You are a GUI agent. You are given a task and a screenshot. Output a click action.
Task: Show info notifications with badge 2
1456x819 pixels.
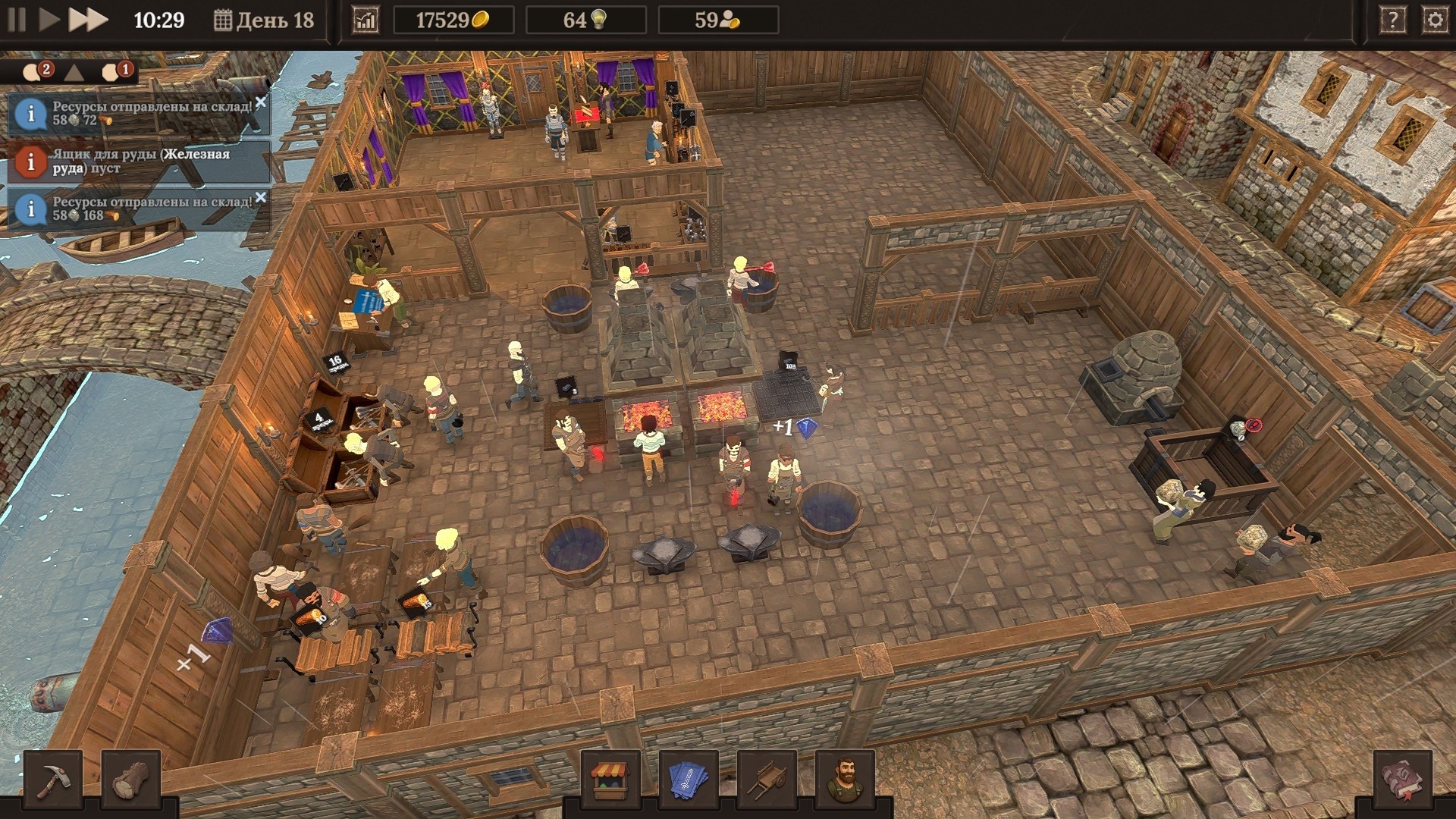click(36, 72)
